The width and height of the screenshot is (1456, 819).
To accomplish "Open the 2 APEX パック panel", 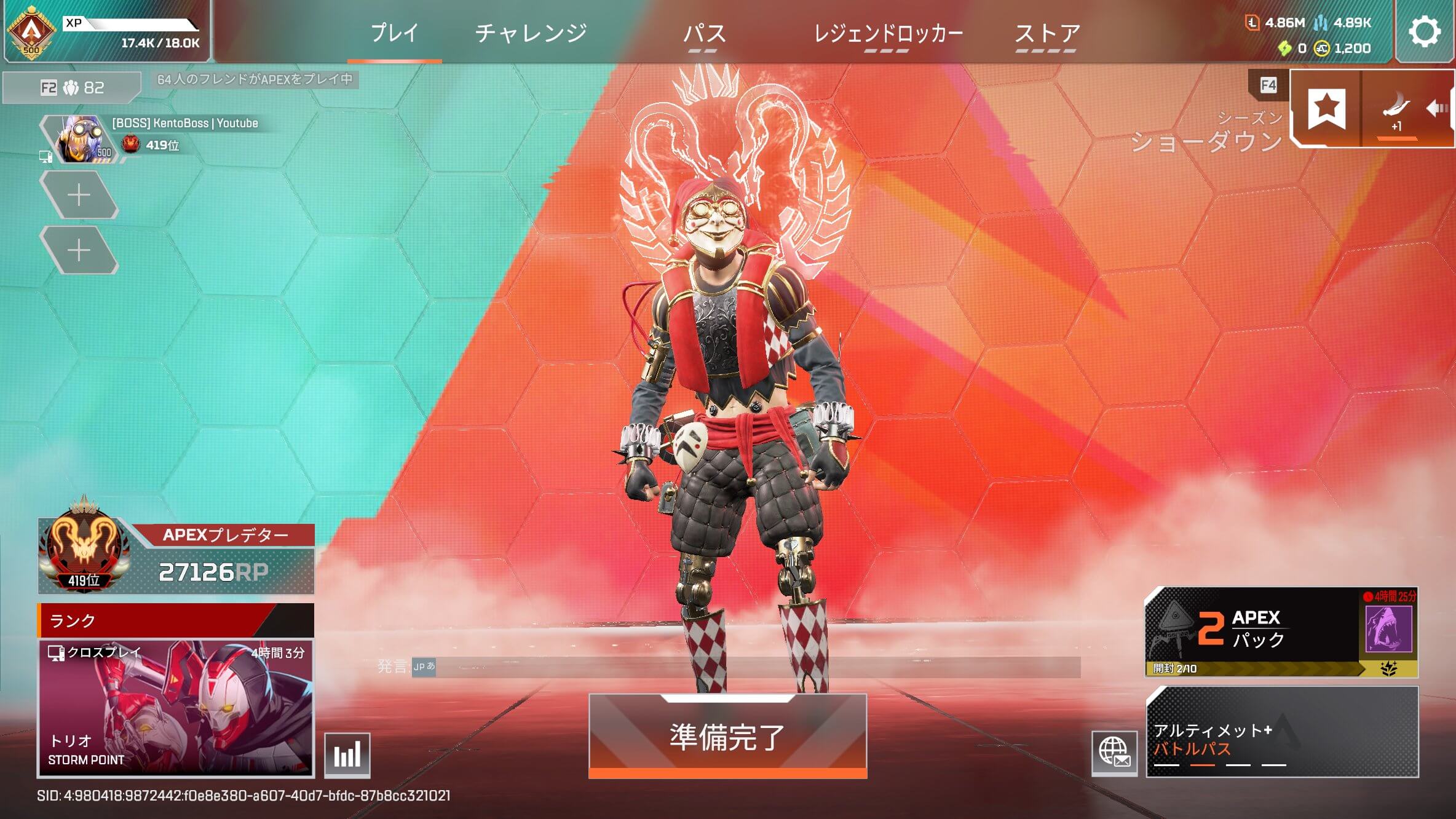I will [1251, 630].
